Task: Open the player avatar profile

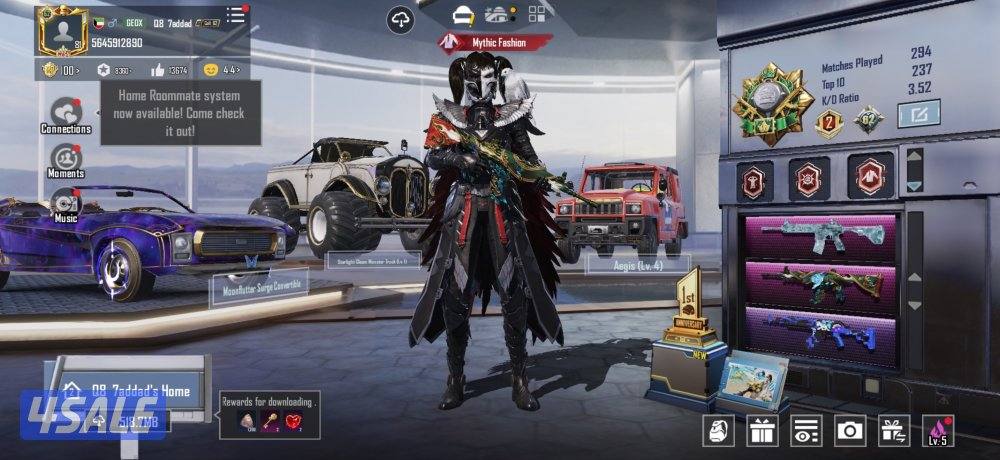Action: point(63,30)
